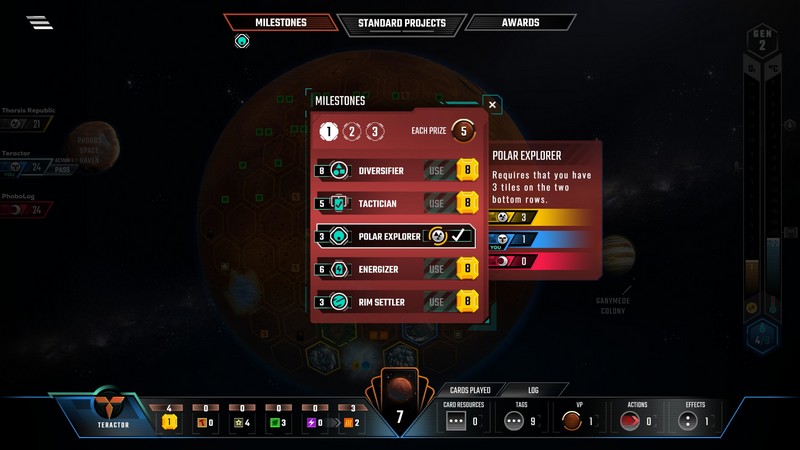800x450 pixels.
Task: Use the Energizer milestone
Action: pyautogui.click(x=436, y=269)
